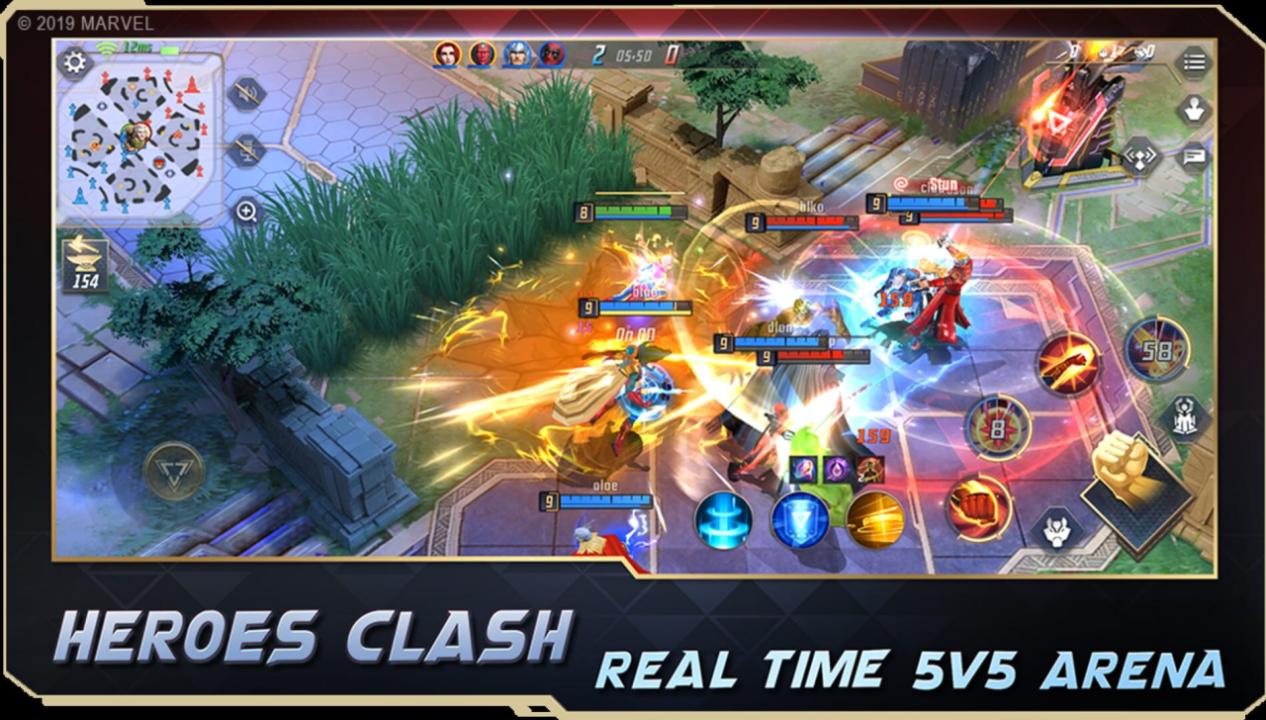The height and width of the screenshot is (720, 1266).
Task: Activate the blue energy pillar ability
Action: coord(724,520)
